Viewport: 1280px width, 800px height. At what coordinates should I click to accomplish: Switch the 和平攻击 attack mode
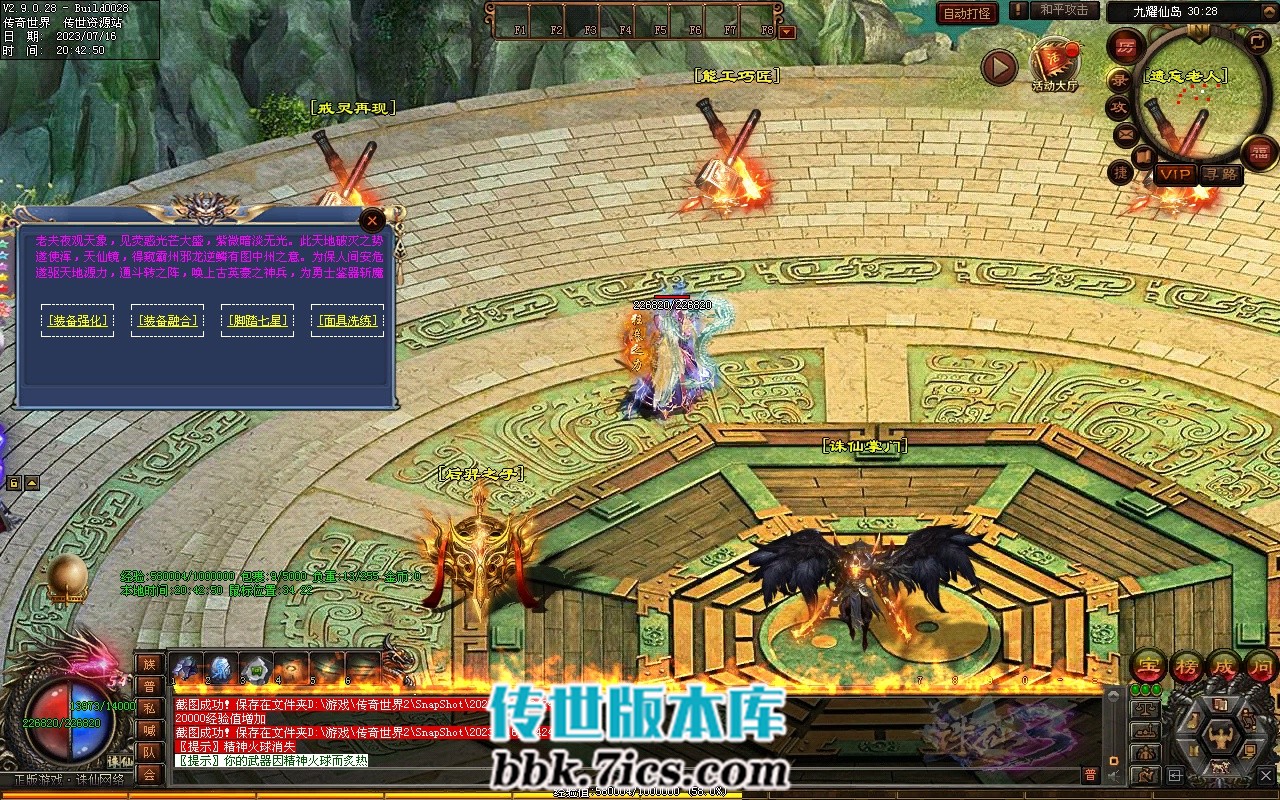[x=1063, y=10]
